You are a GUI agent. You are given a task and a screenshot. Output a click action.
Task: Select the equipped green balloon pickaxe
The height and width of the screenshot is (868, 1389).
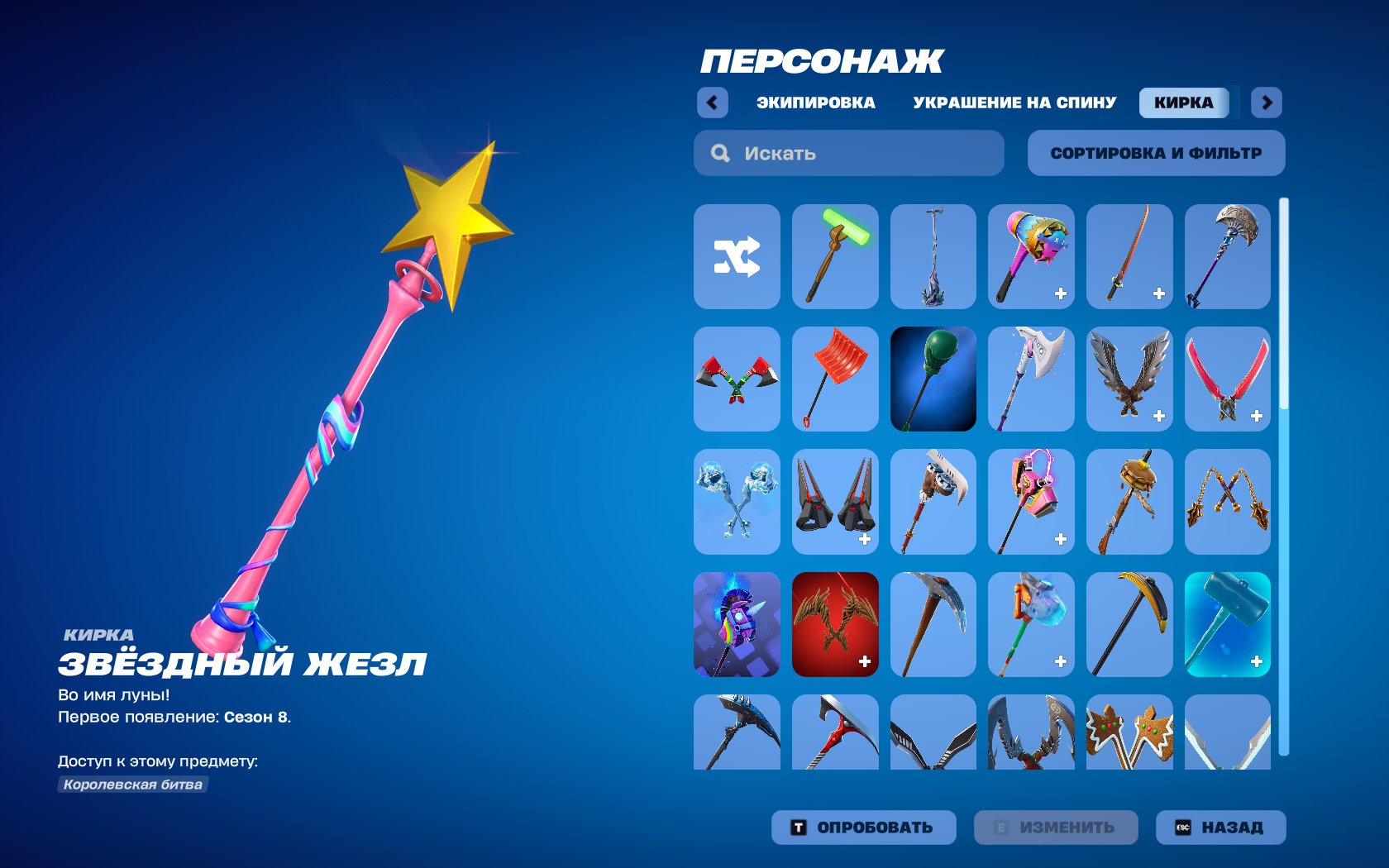point(933,379)
